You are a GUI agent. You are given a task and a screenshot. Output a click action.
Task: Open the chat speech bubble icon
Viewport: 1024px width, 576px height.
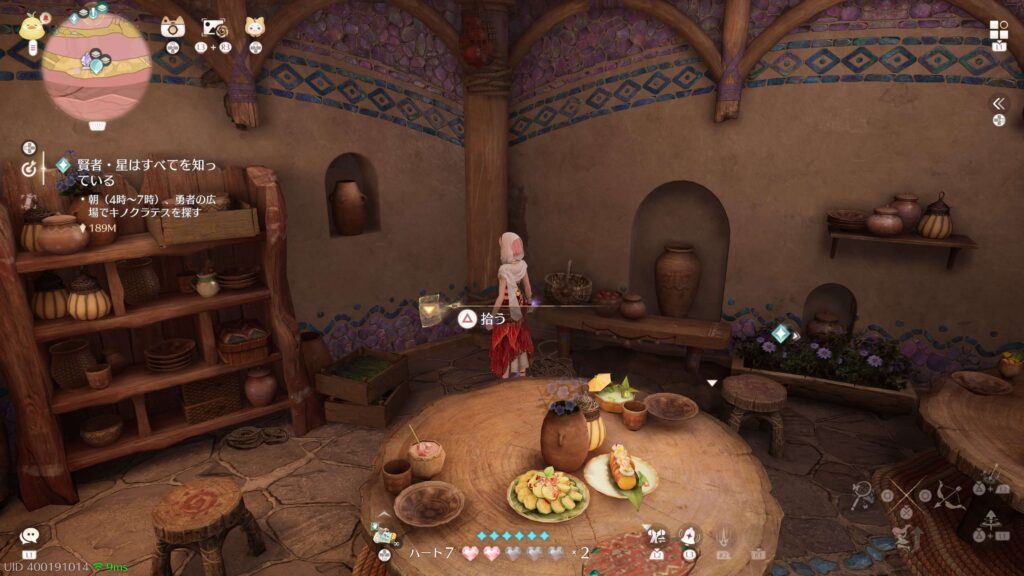pyautogui.click(x=29, y=537)
